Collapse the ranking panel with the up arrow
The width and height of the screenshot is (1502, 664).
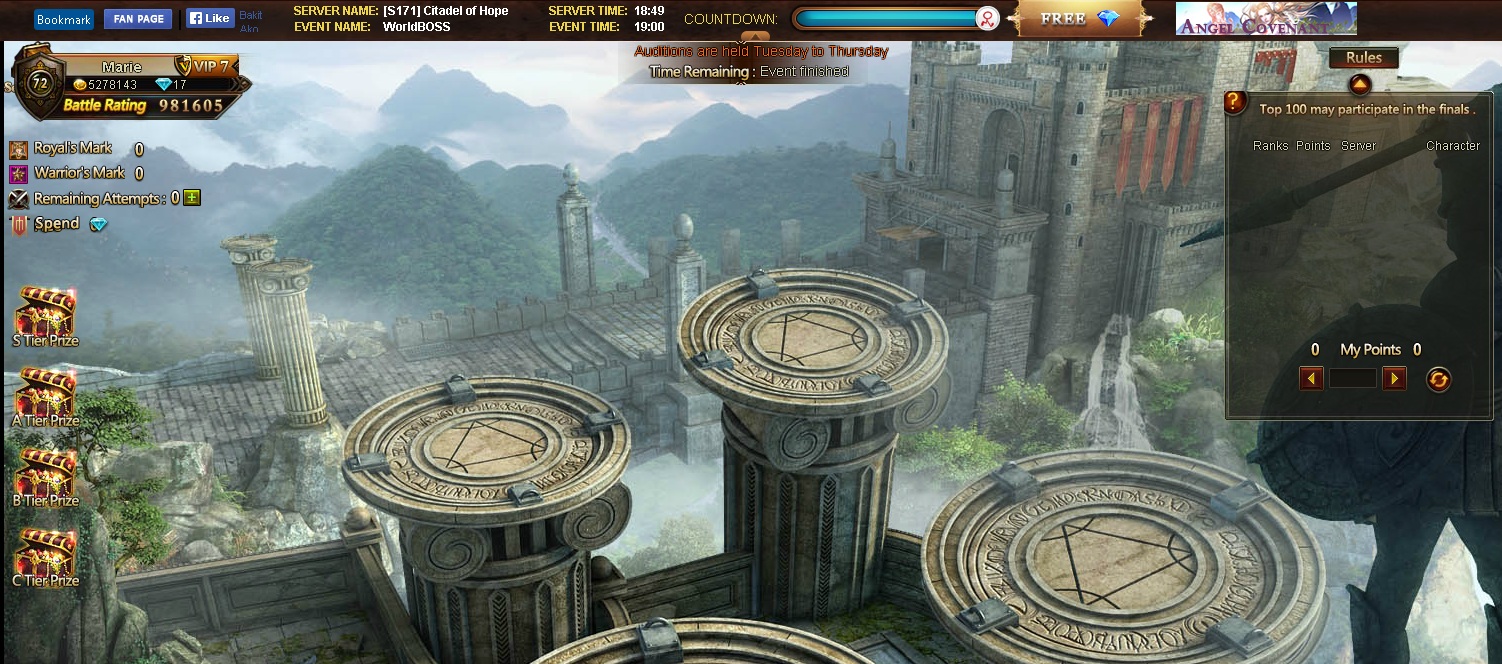tap(1358, 83)
